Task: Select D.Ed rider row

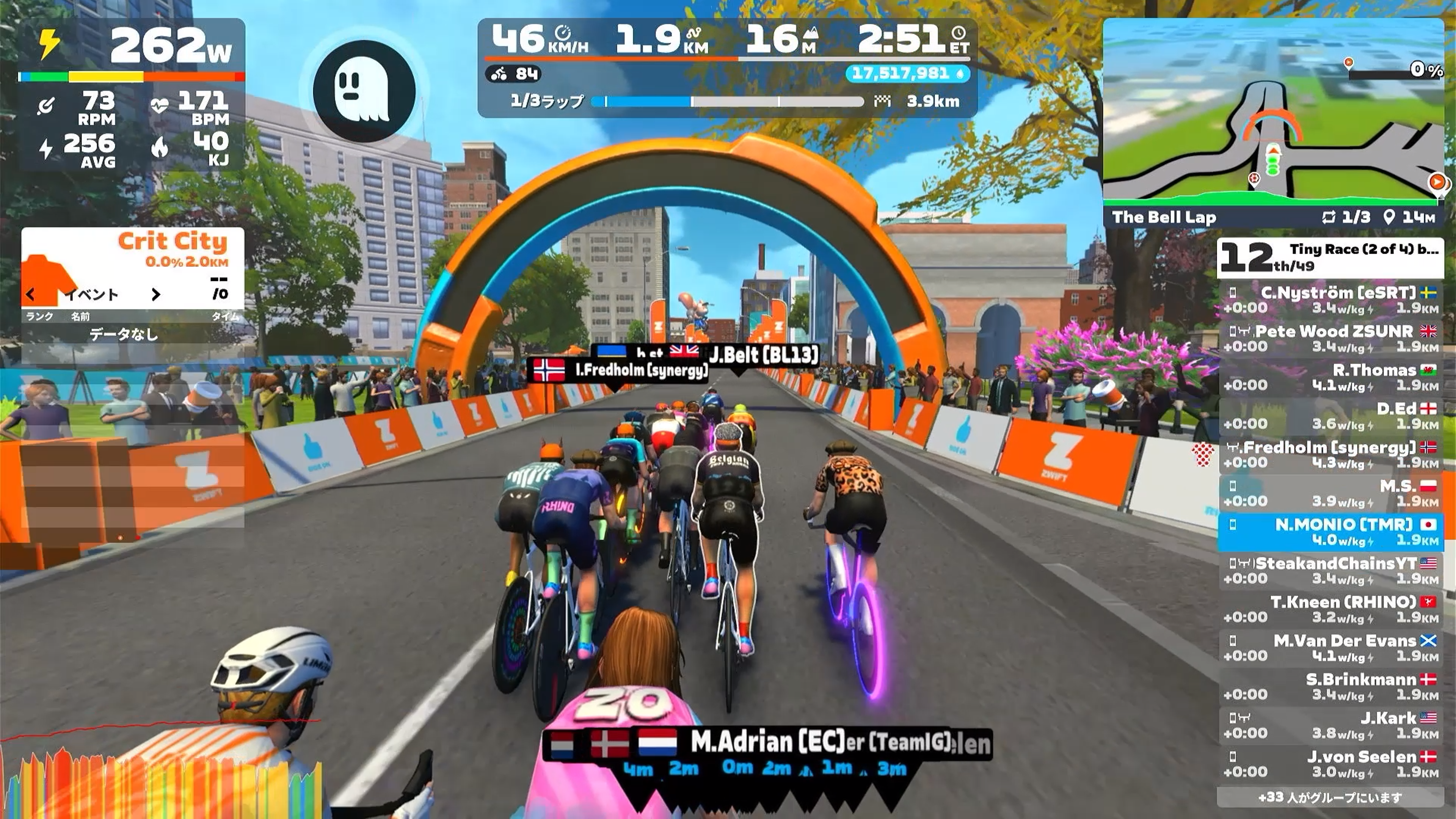Action: click(1330, 416)
